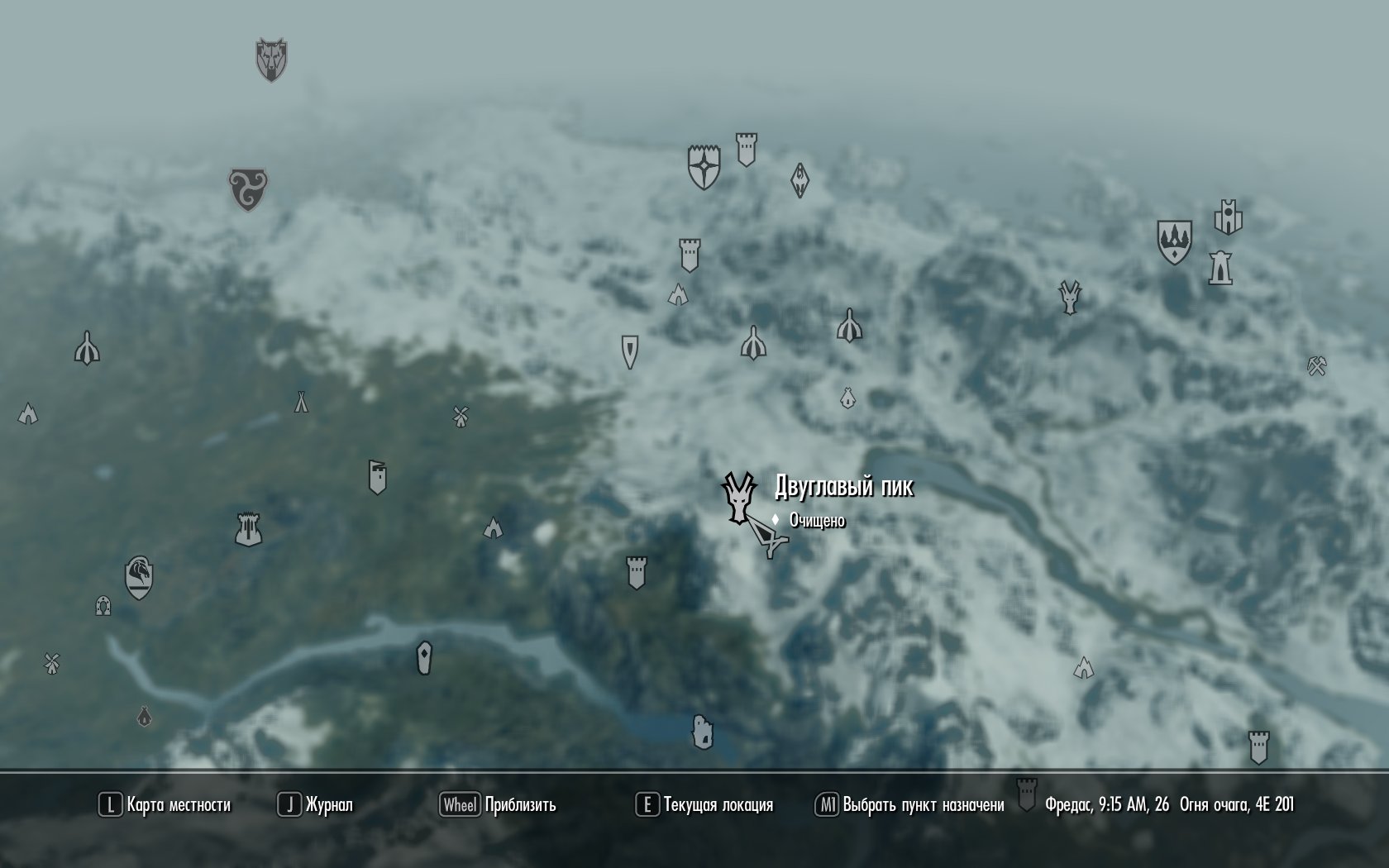Click the crossed pickaxes mine marker
Screen dimensions: 1389x868
1317,365
